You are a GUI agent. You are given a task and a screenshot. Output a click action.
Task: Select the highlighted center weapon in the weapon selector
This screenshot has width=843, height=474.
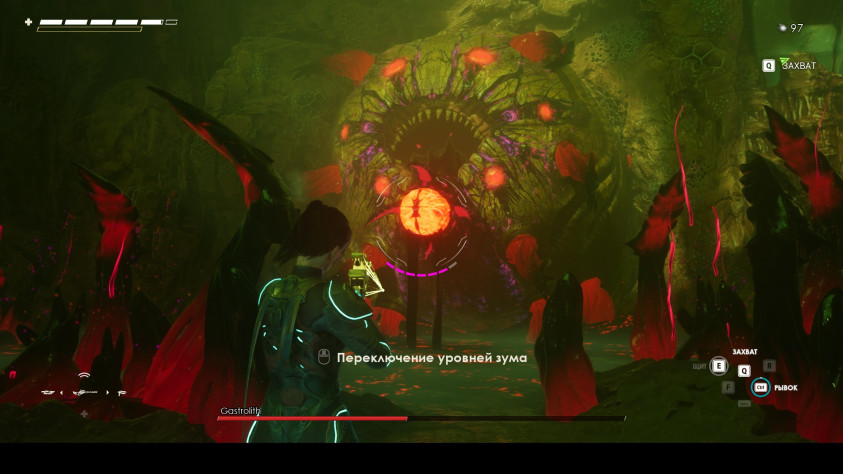85,392
